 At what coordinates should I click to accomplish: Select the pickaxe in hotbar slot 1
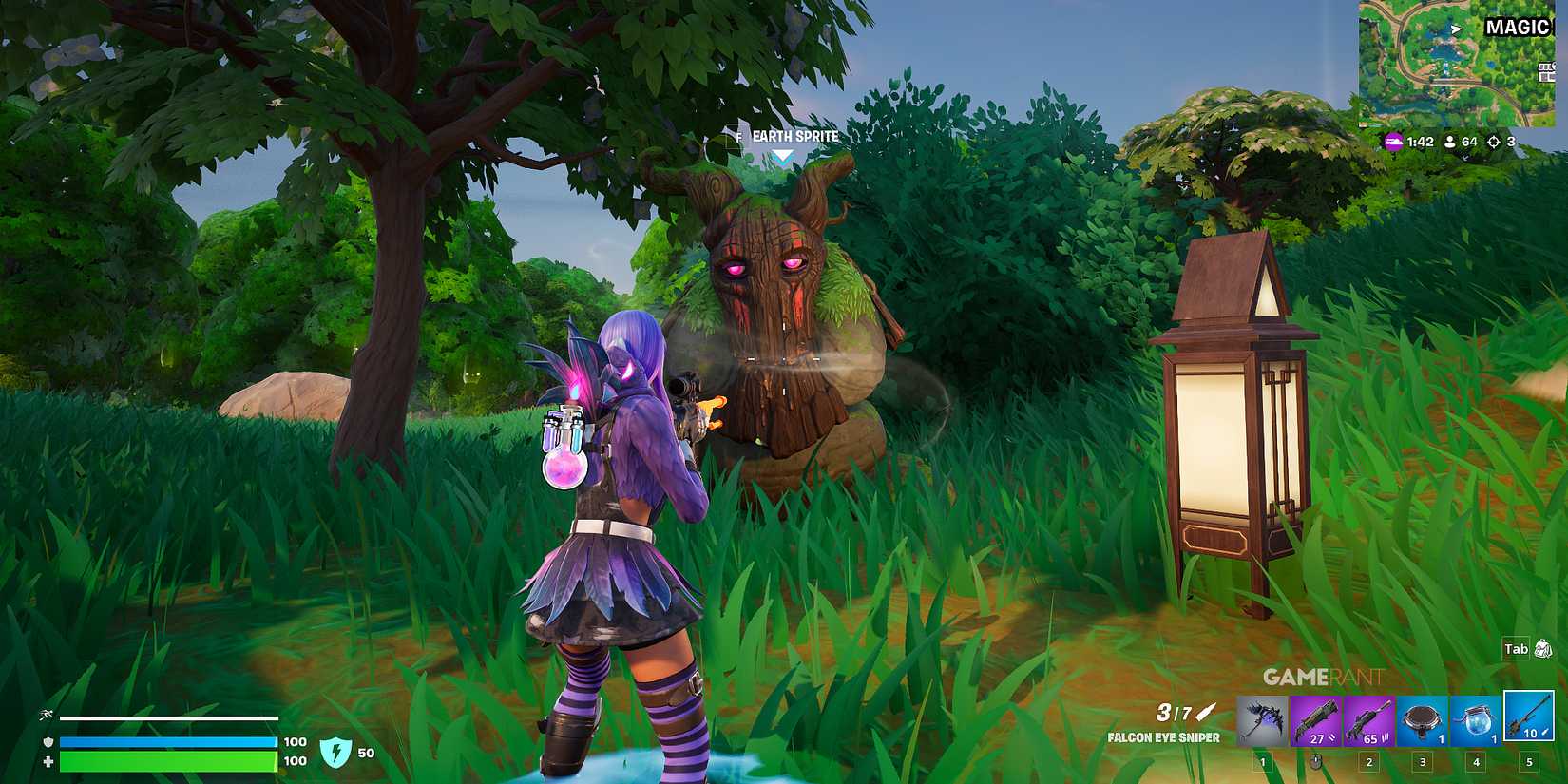[x=1260, y=719]
